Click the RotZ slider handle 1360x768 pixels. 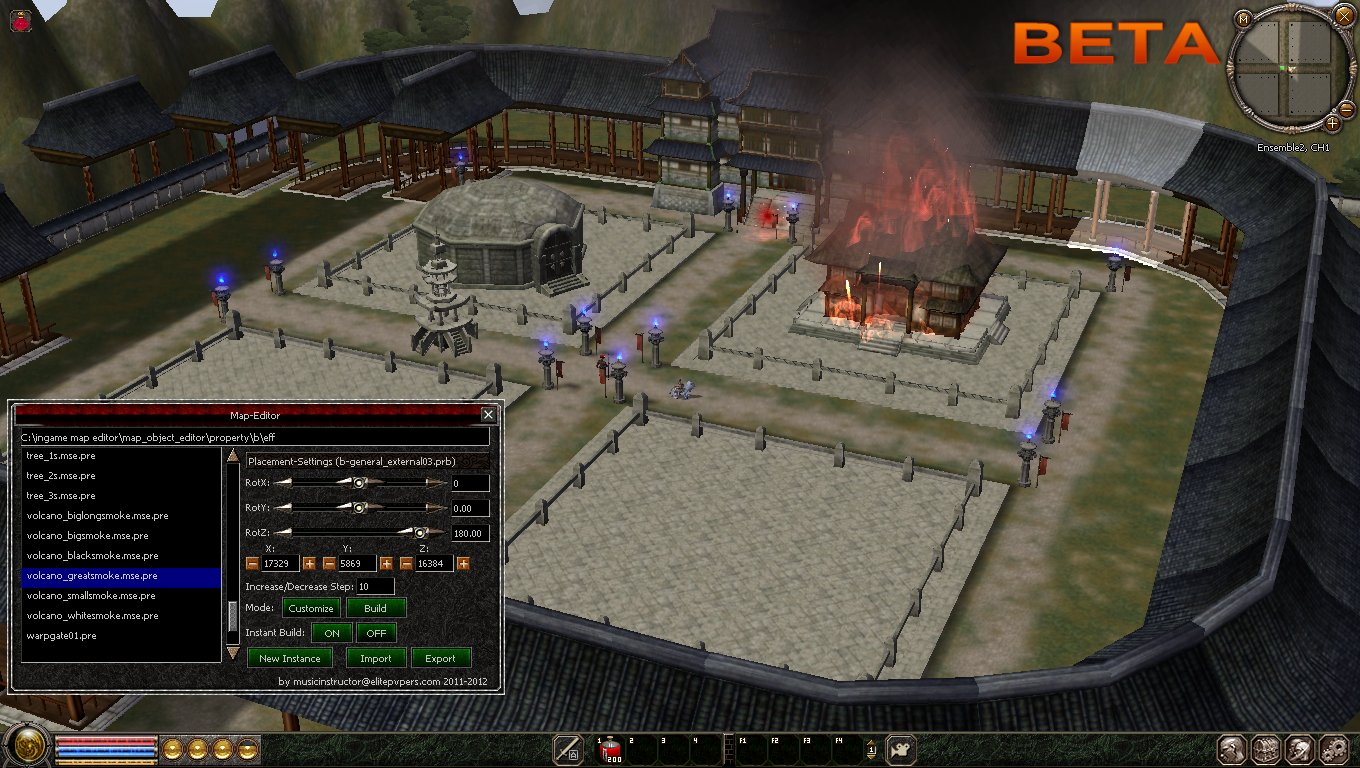click(421, 533)
